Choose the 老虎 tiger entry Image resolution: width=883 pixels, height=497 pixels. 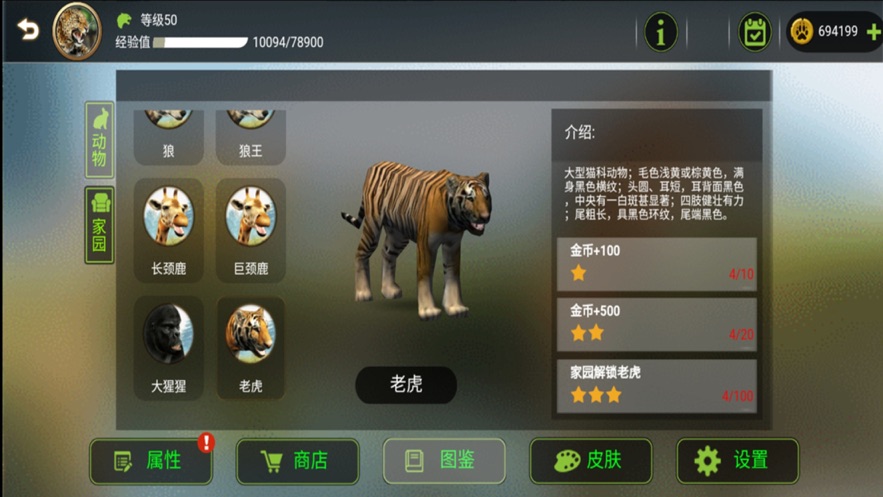(251, 346)
